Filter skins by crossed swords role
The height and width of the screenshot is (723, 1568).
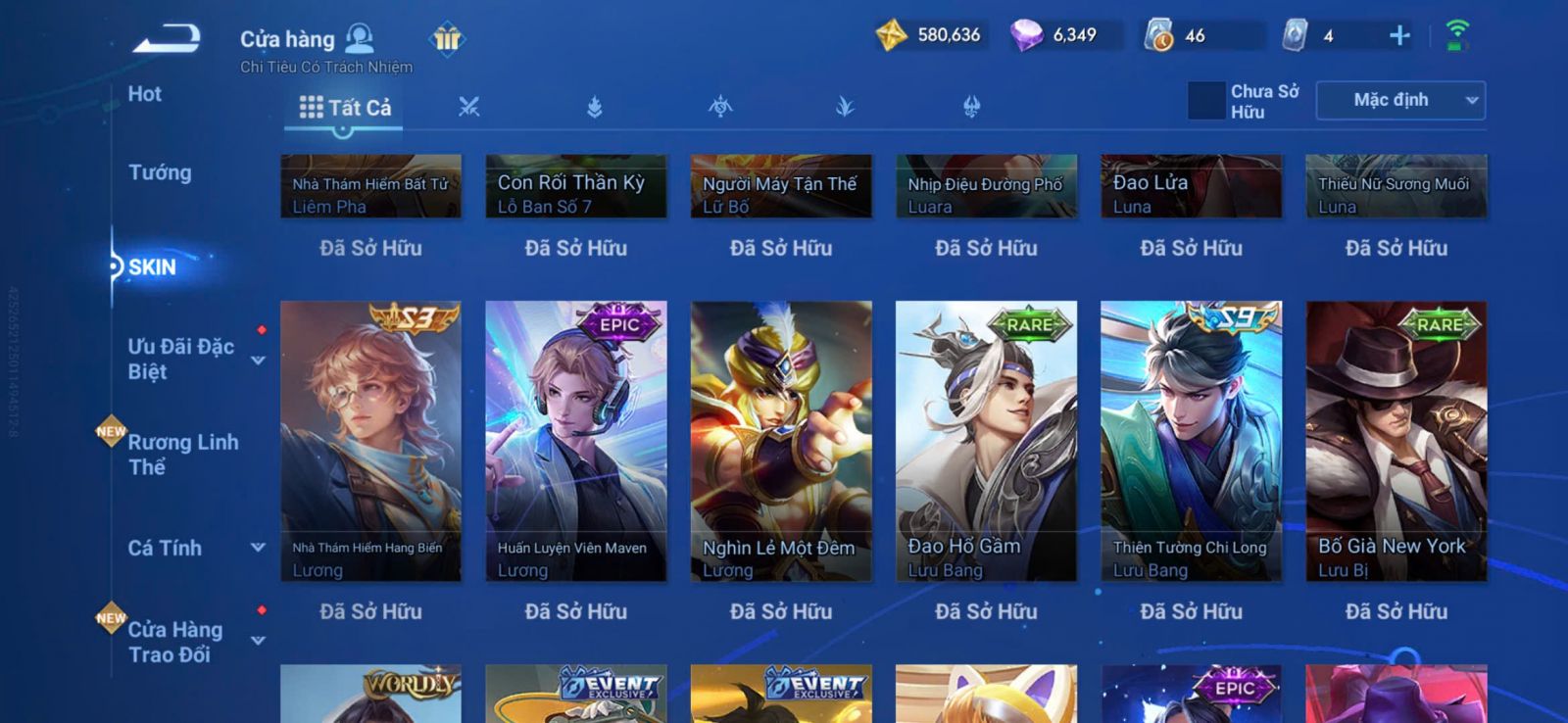click(x=468, y=107)
